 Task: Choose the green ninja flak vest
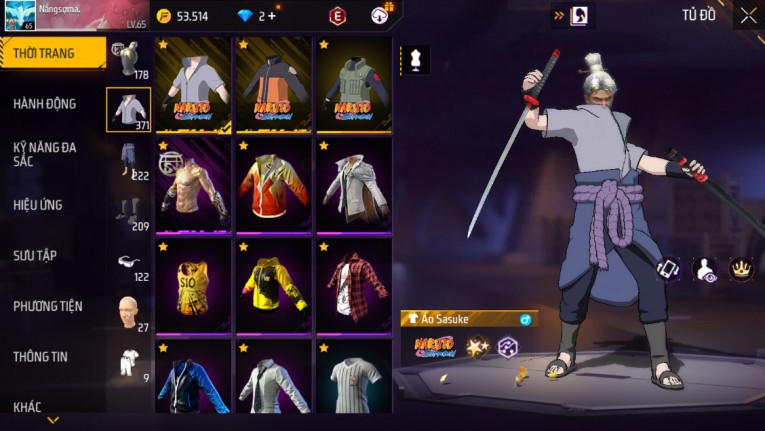pyautogui.click(x=353, y=86)
